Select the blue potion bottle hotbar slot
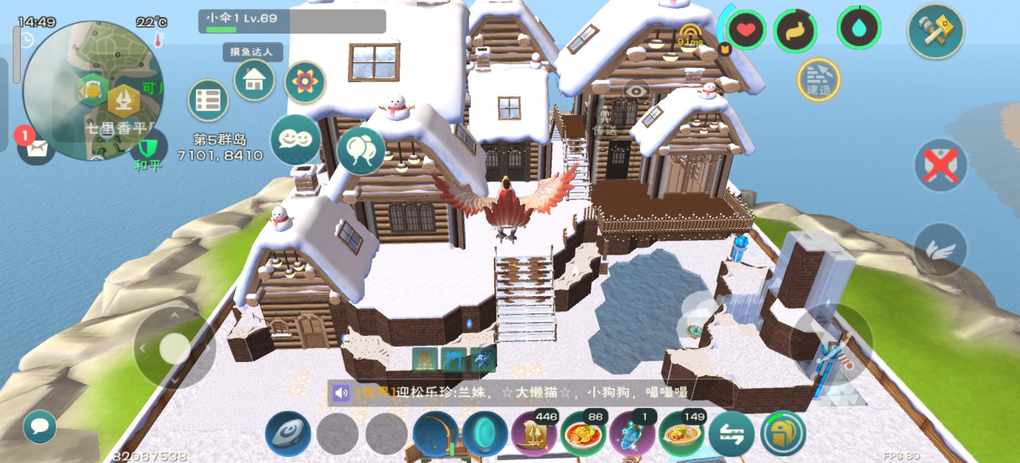 point(633,435)
